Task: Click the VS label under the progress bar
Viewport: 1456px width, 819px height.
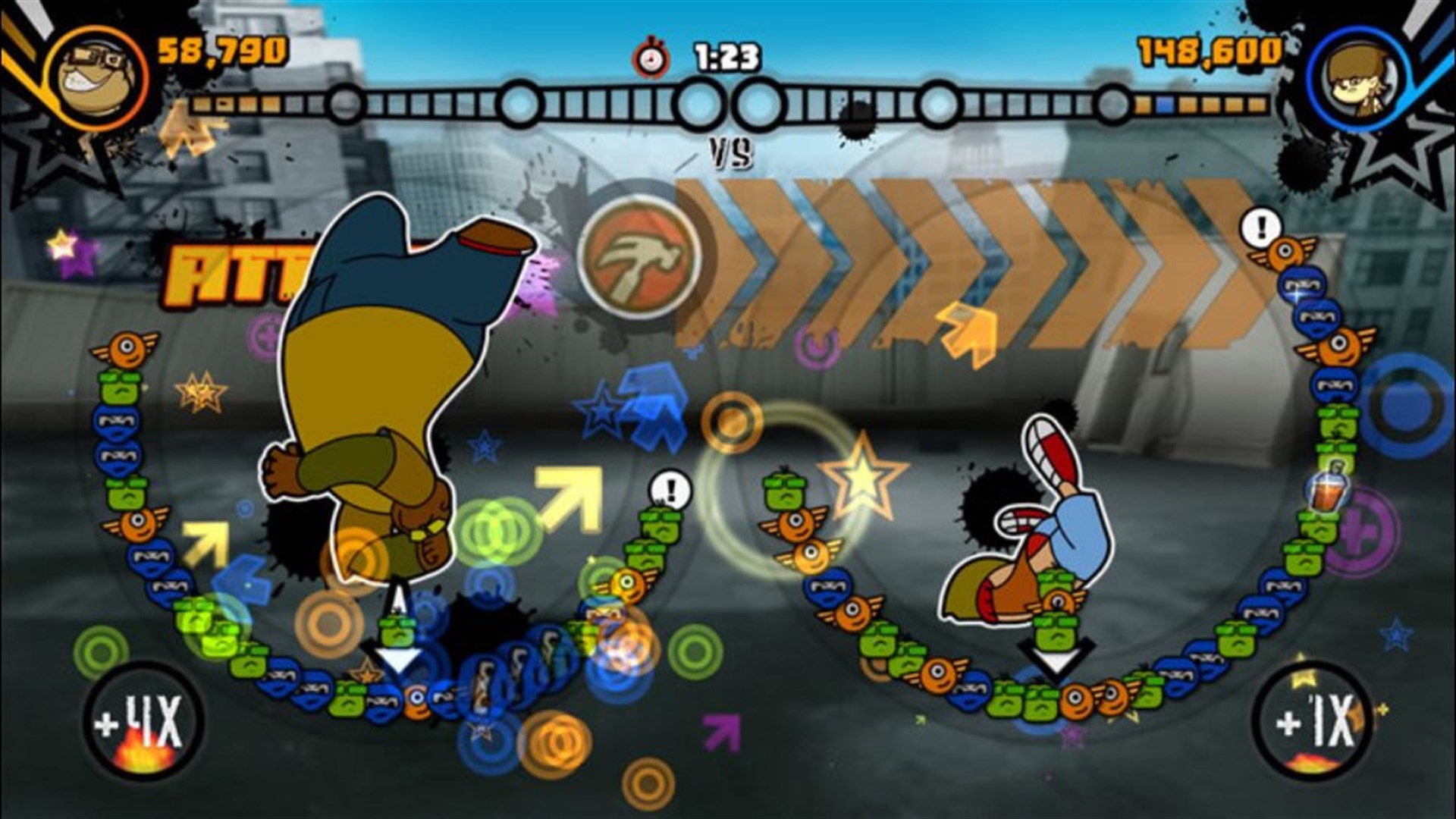Action: tap(731, 153)
